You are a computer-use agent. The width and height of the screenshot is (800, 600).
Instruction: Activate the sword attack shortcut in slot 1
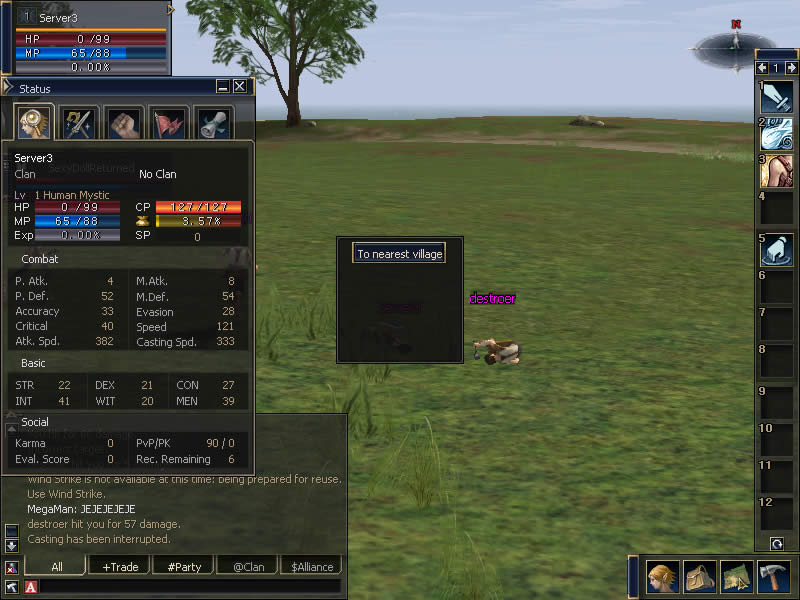point(777,98)
